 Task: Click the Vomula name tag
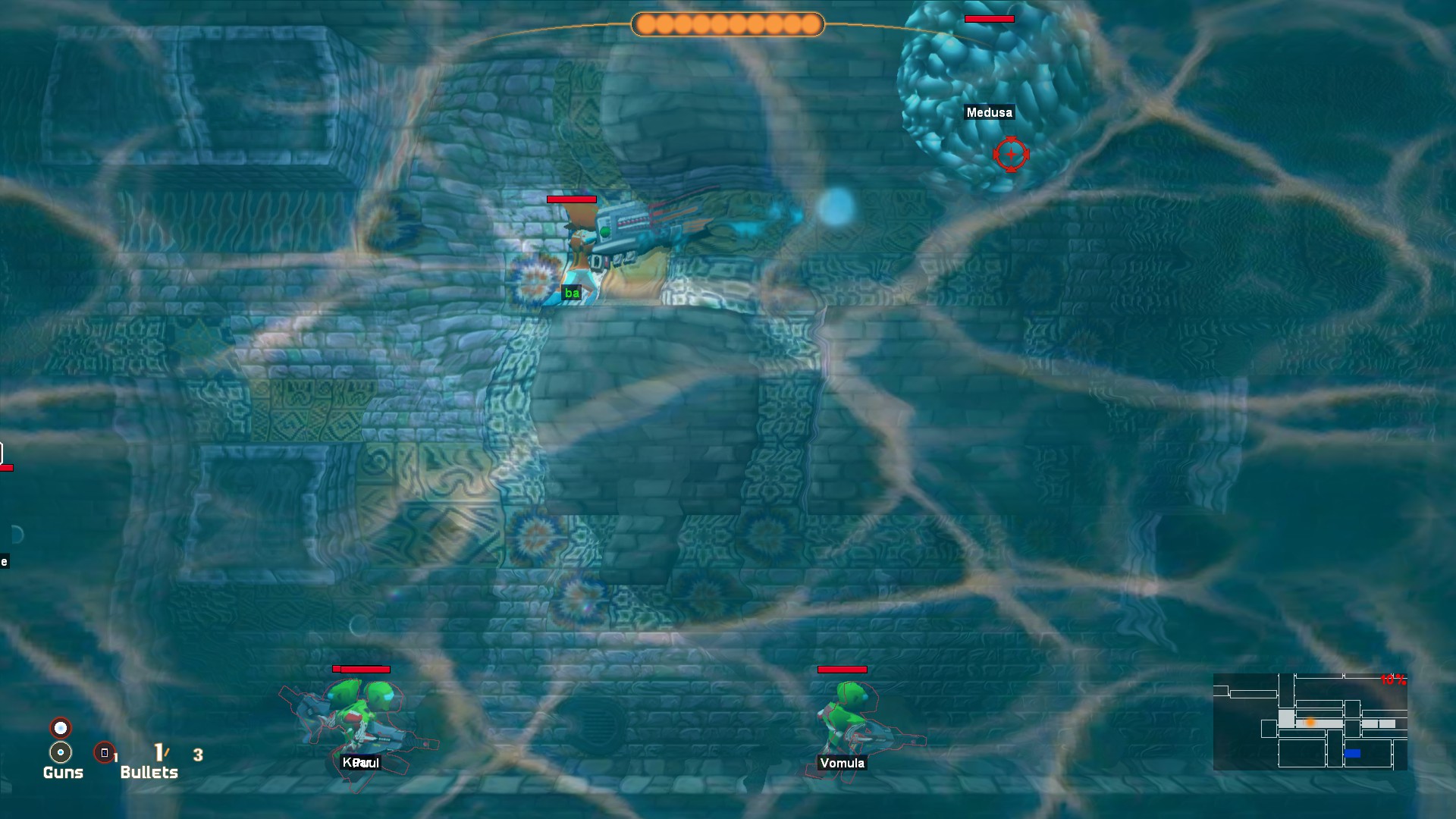click(x=842, y=764)
